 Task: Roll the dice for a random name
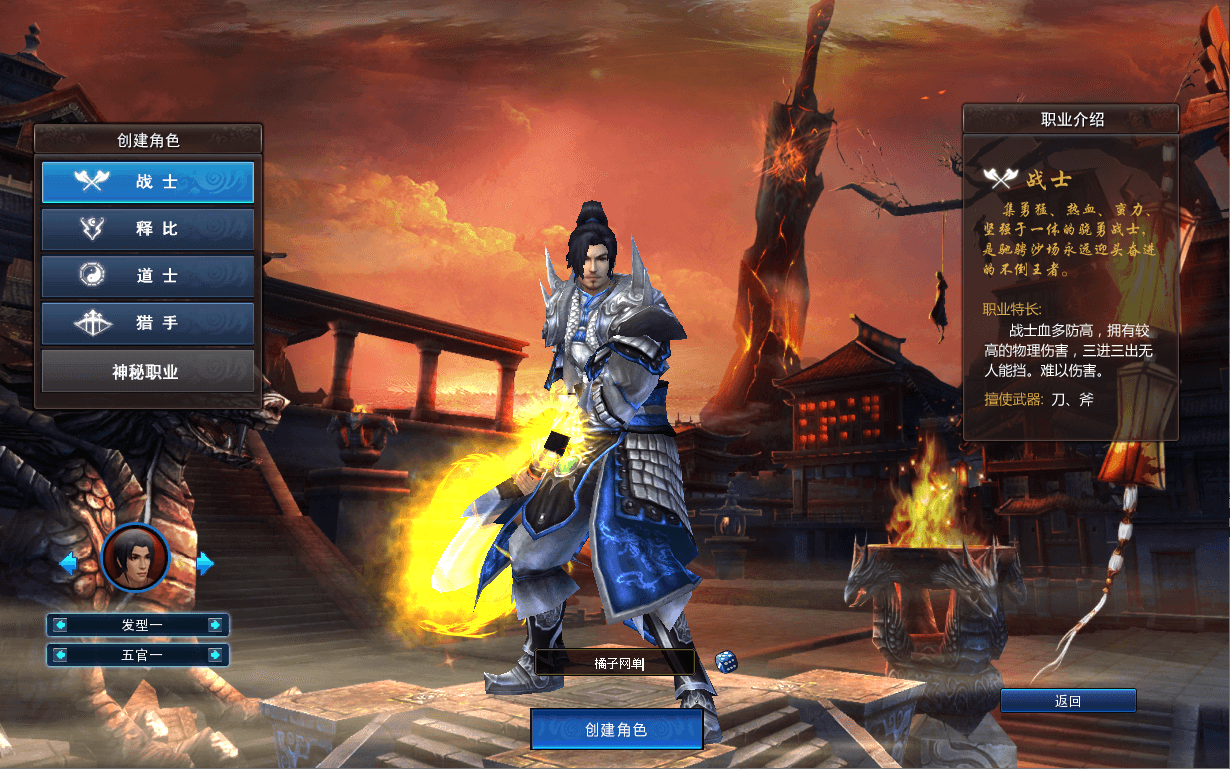pyautogui.click(x=726, y=661)
